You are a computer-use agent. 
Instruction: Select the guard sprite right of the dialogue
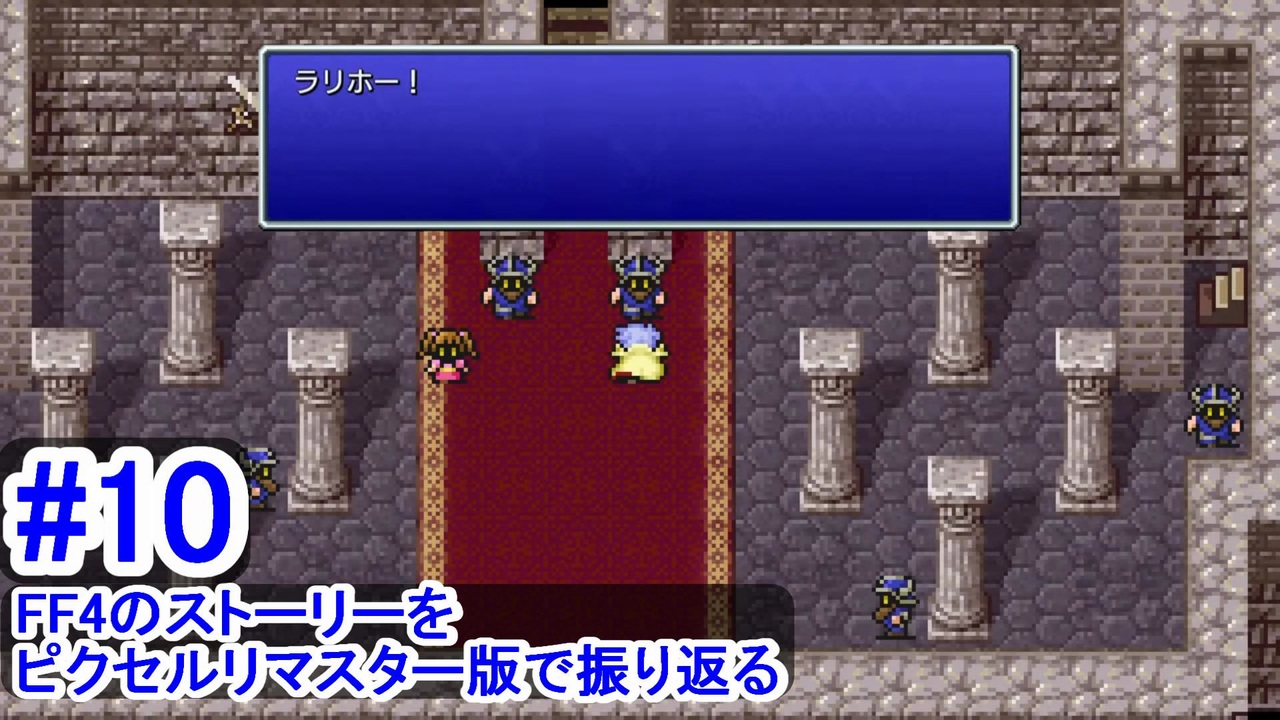(x=640, y=285)
